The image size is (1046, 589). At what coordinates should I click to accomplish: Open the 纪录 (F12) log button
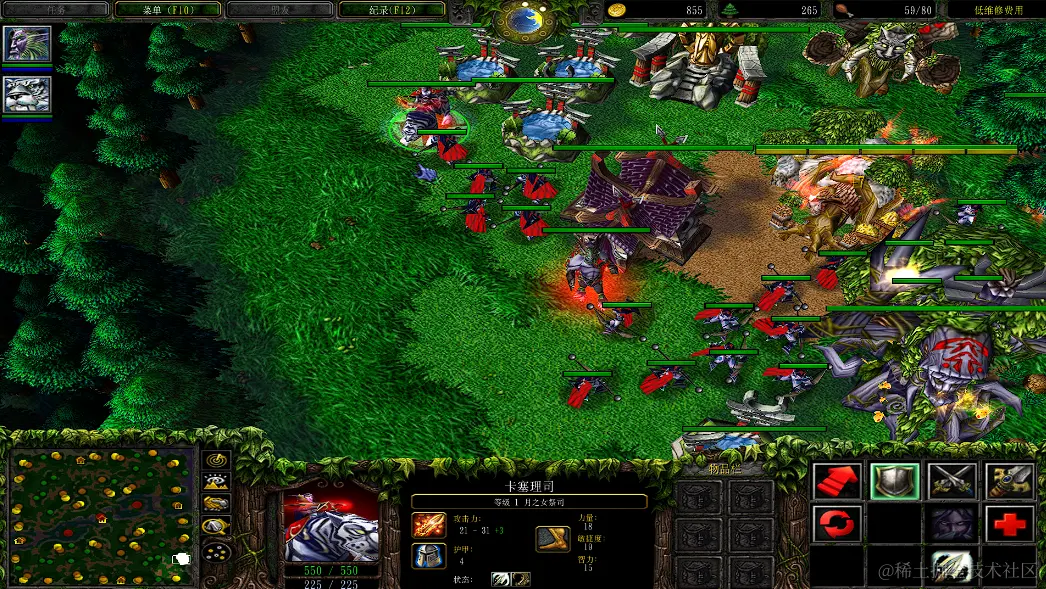392,10
